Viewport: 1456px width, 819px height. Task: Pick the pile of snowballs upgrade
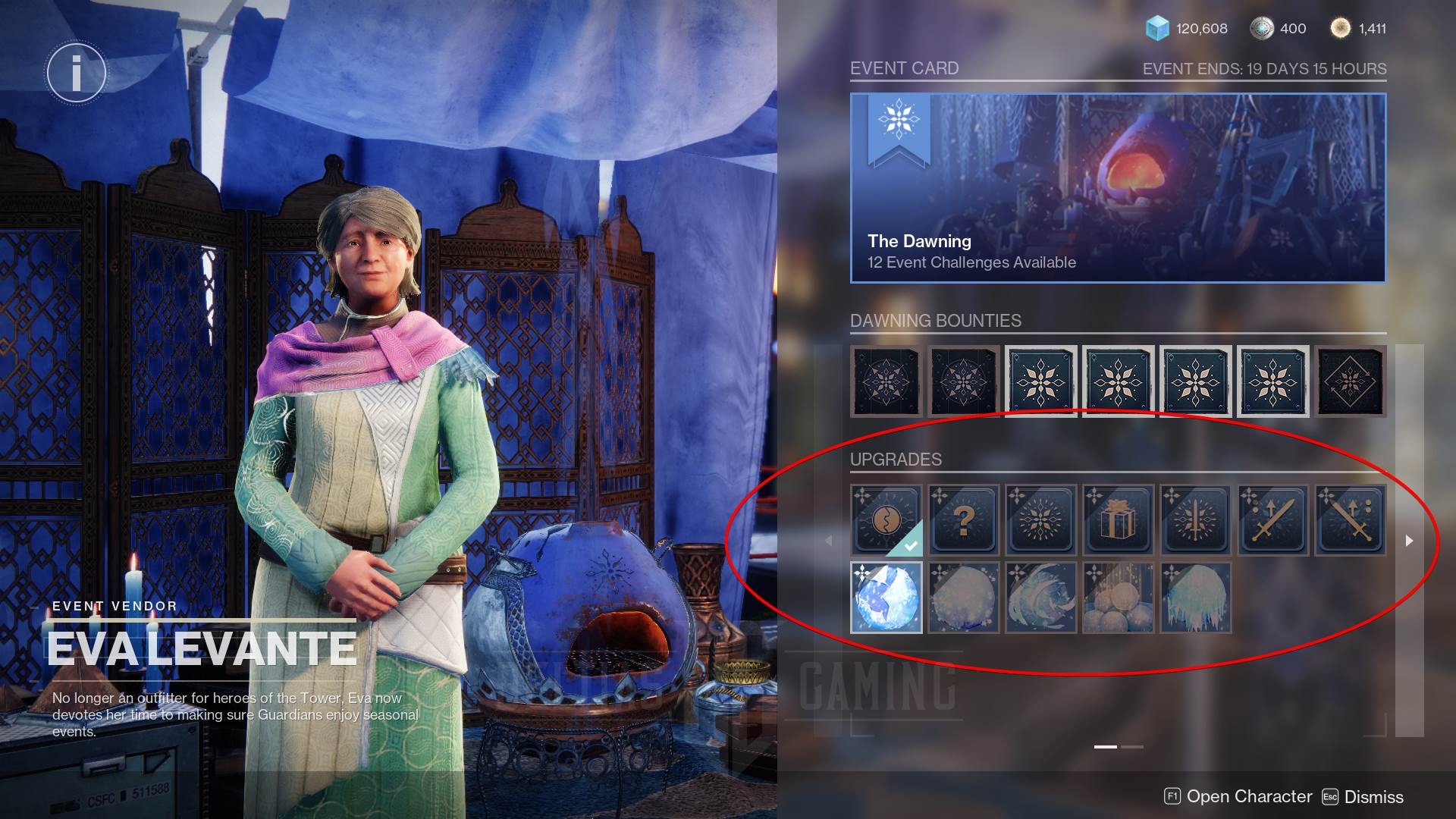pos(1118,598)
